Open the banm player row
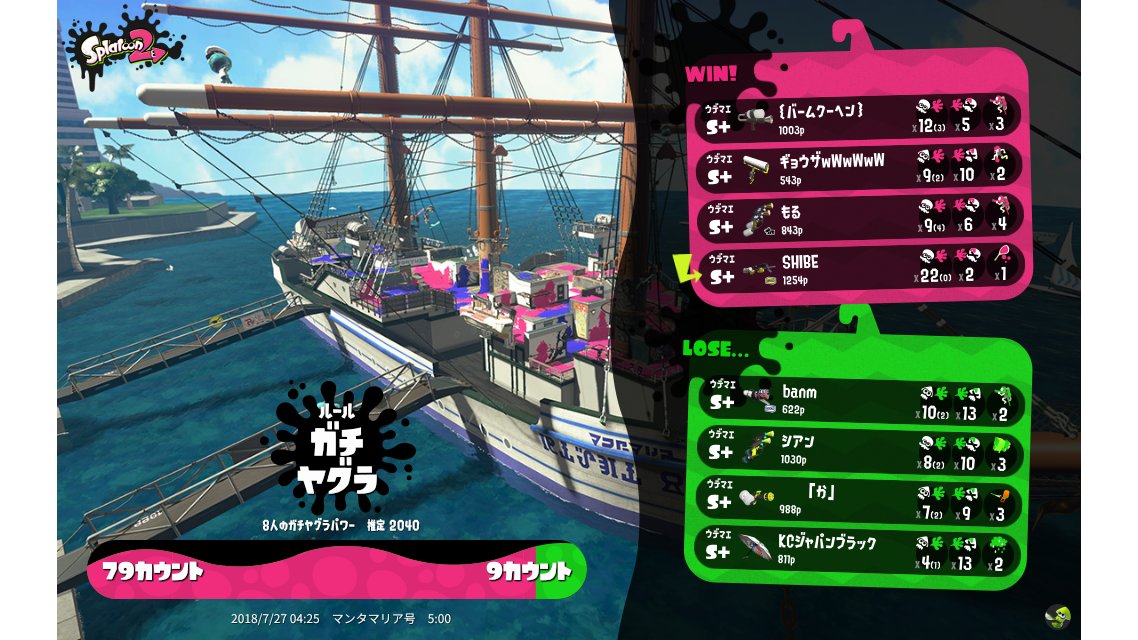This screenshot has height=640, width=1138. (x=858, y=398)
